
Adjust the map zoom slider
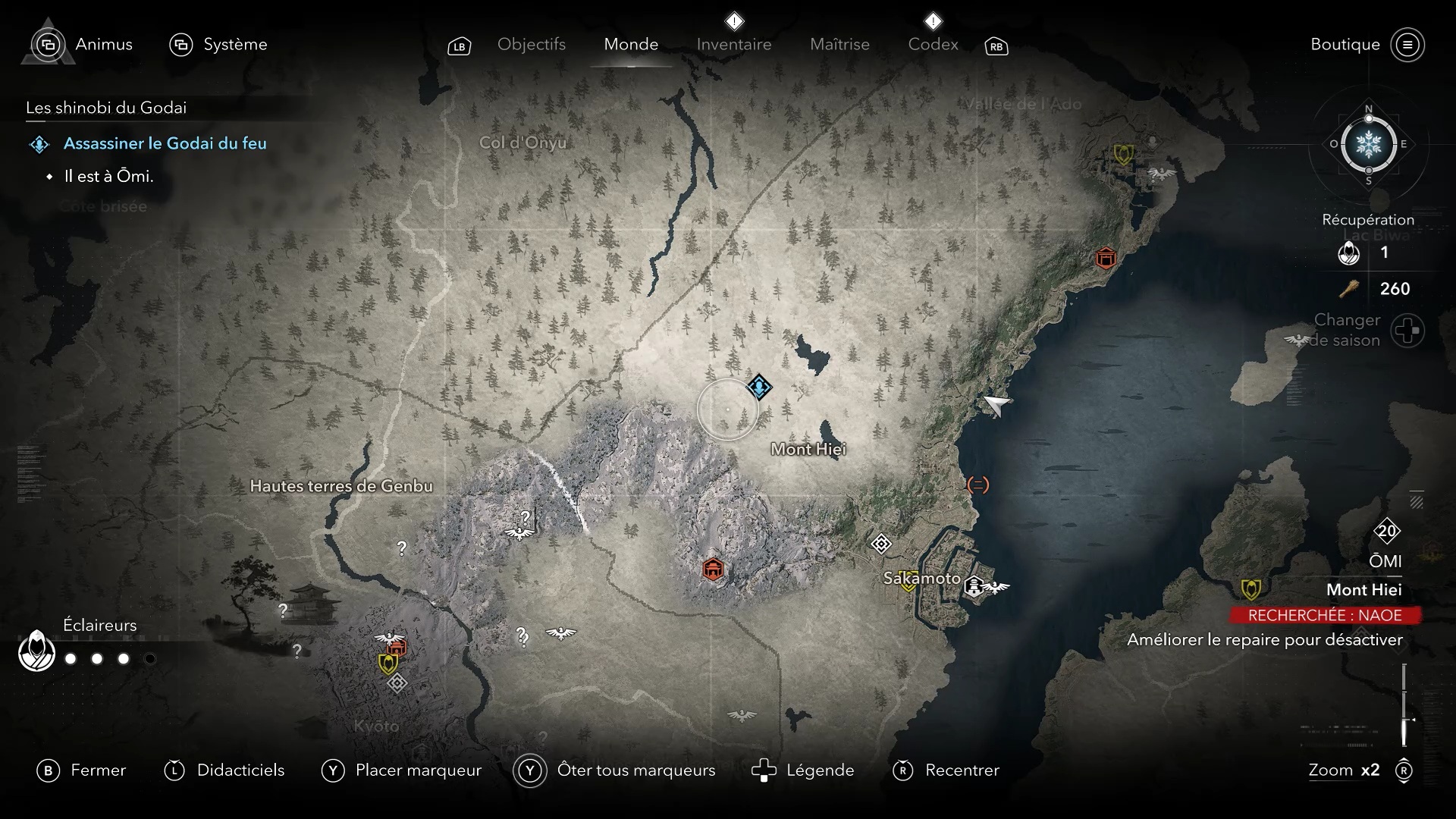pyautogui.click(x=1404, y=705)
